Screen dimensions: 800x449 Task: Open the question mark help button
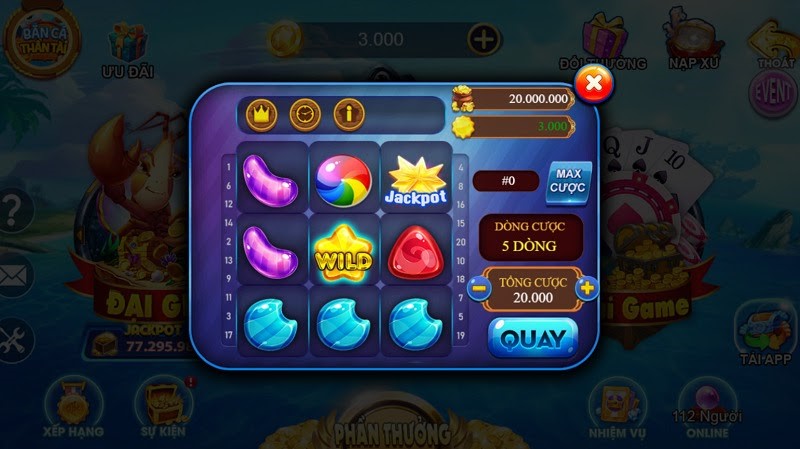tap(13, 212)
